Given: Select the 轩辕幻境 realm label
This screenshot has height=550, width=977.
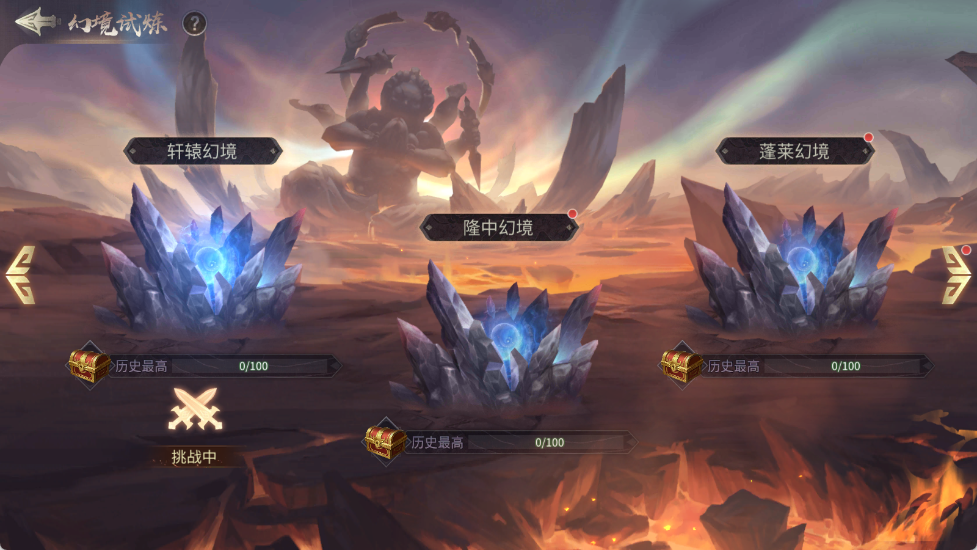Looking at the screenshot, I should [x=203, y=151].
